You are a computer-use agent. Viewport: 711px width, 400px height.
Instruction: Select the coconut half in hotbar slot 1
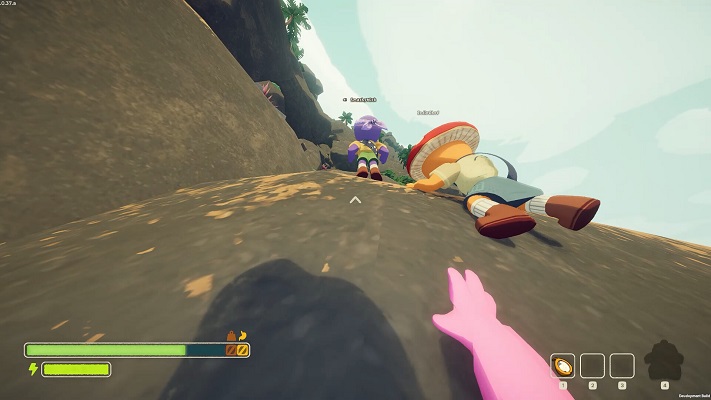(563, 365)
